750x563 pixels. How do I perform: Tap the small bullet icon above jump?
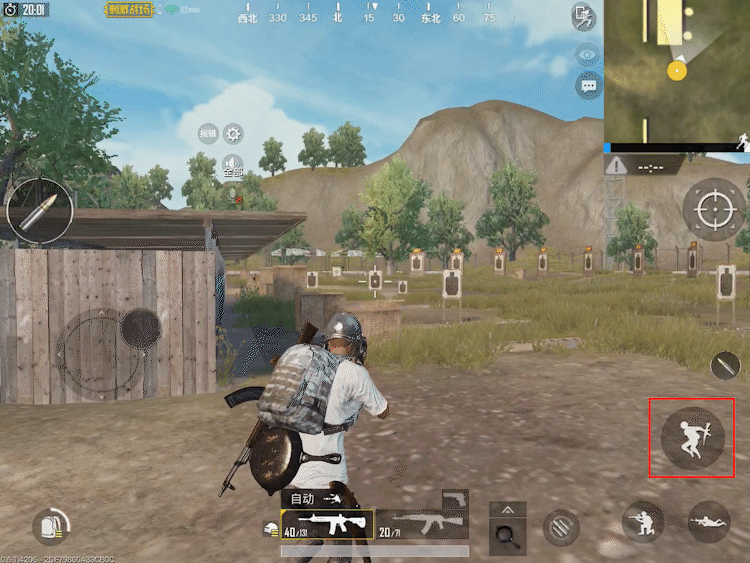(727, 365)
